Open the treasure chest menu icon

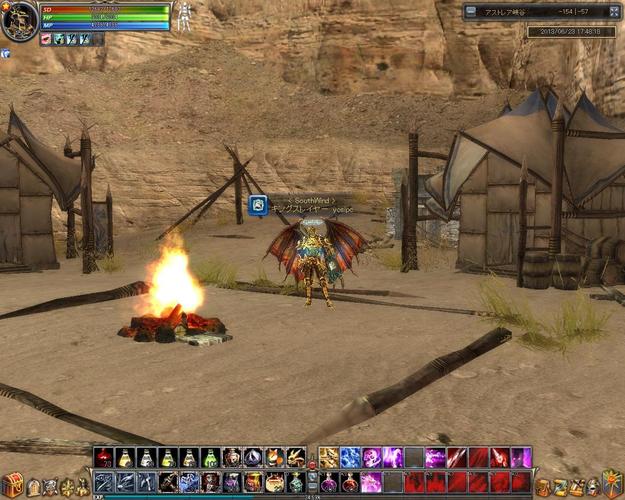tap(12, 485)
